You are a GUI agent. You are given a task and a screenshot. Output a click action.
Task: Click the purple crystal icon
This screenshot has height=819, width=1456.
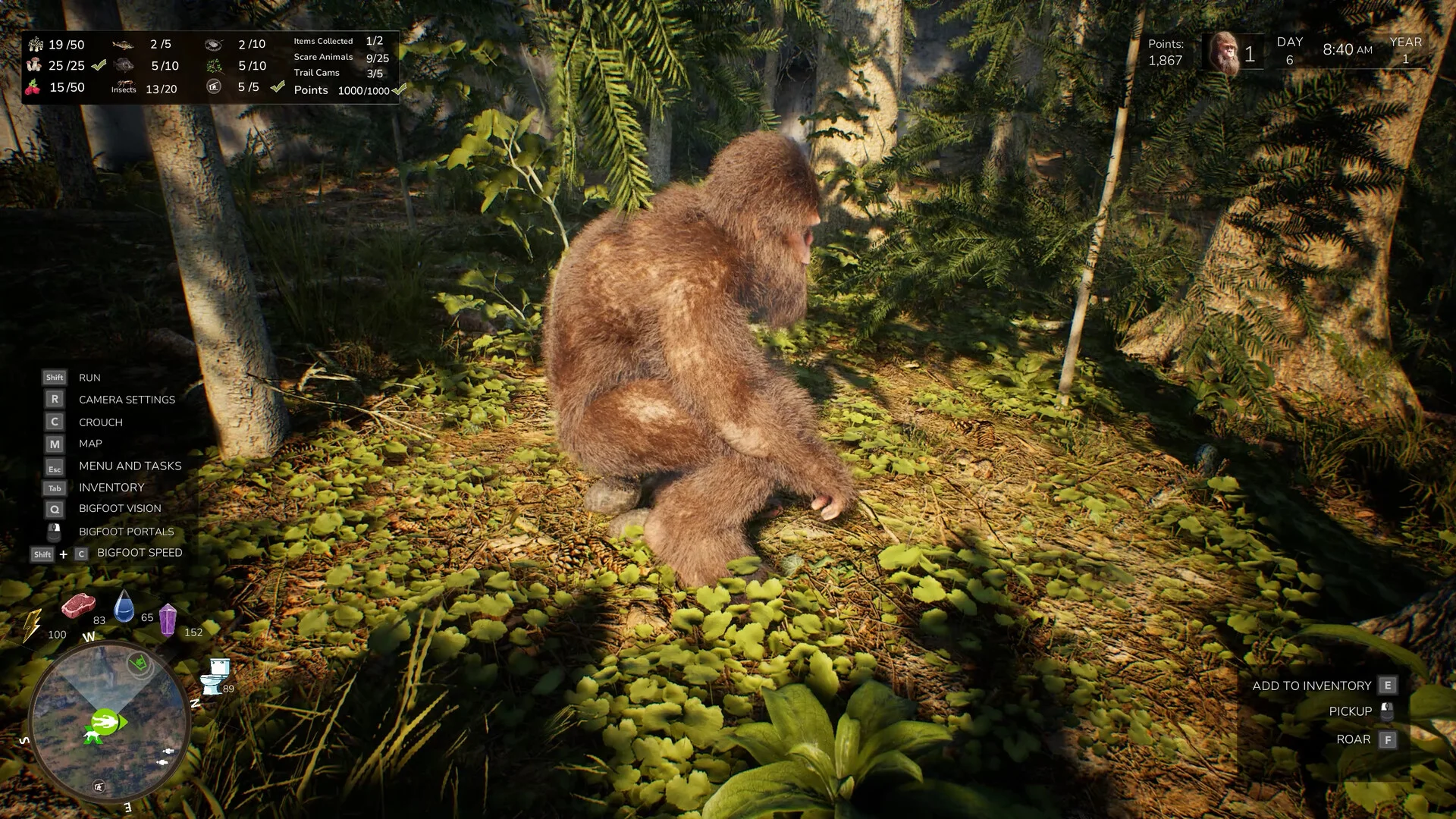click(168, 620)
